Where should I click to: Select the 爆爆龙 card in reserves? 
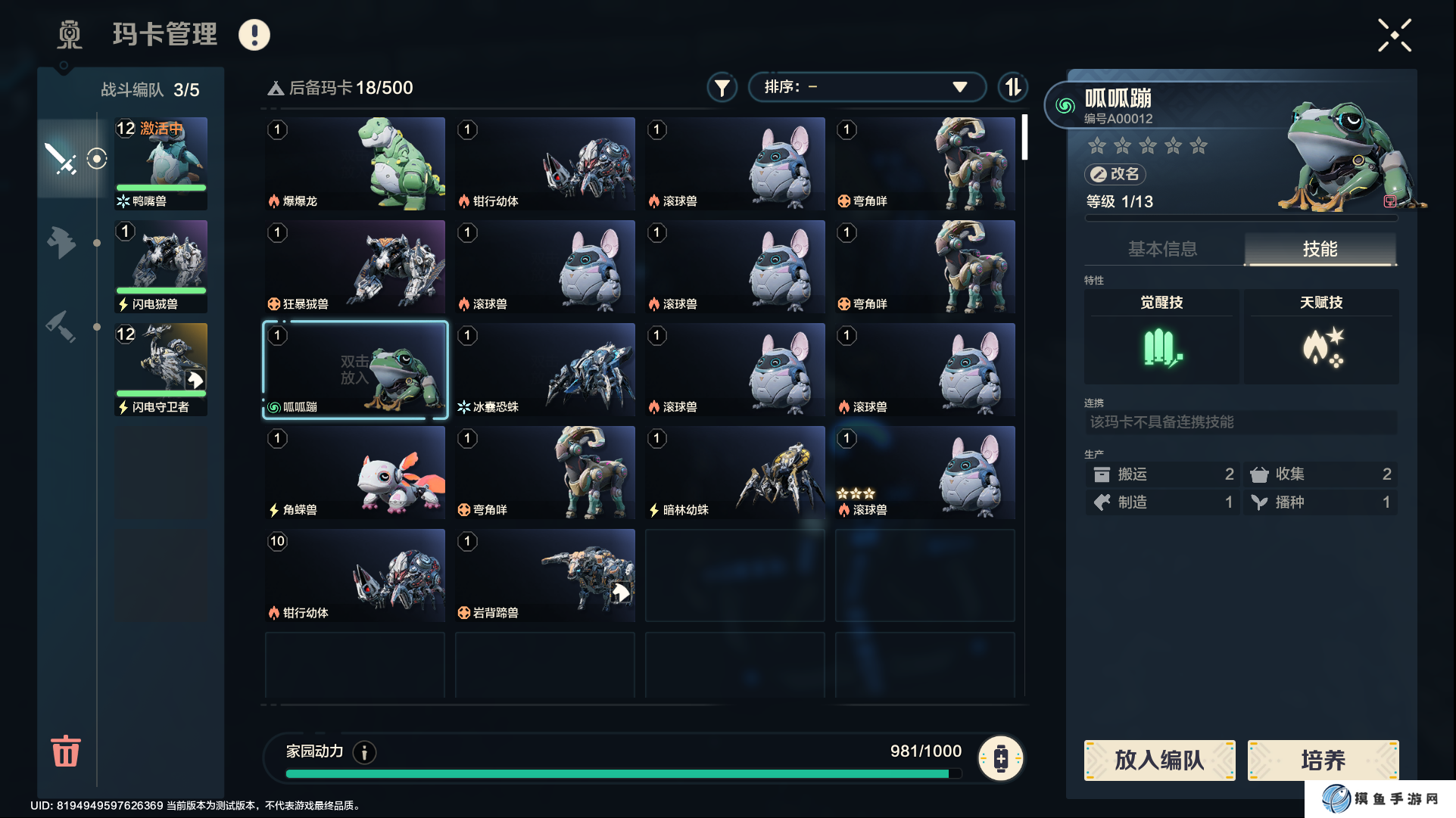355,163
